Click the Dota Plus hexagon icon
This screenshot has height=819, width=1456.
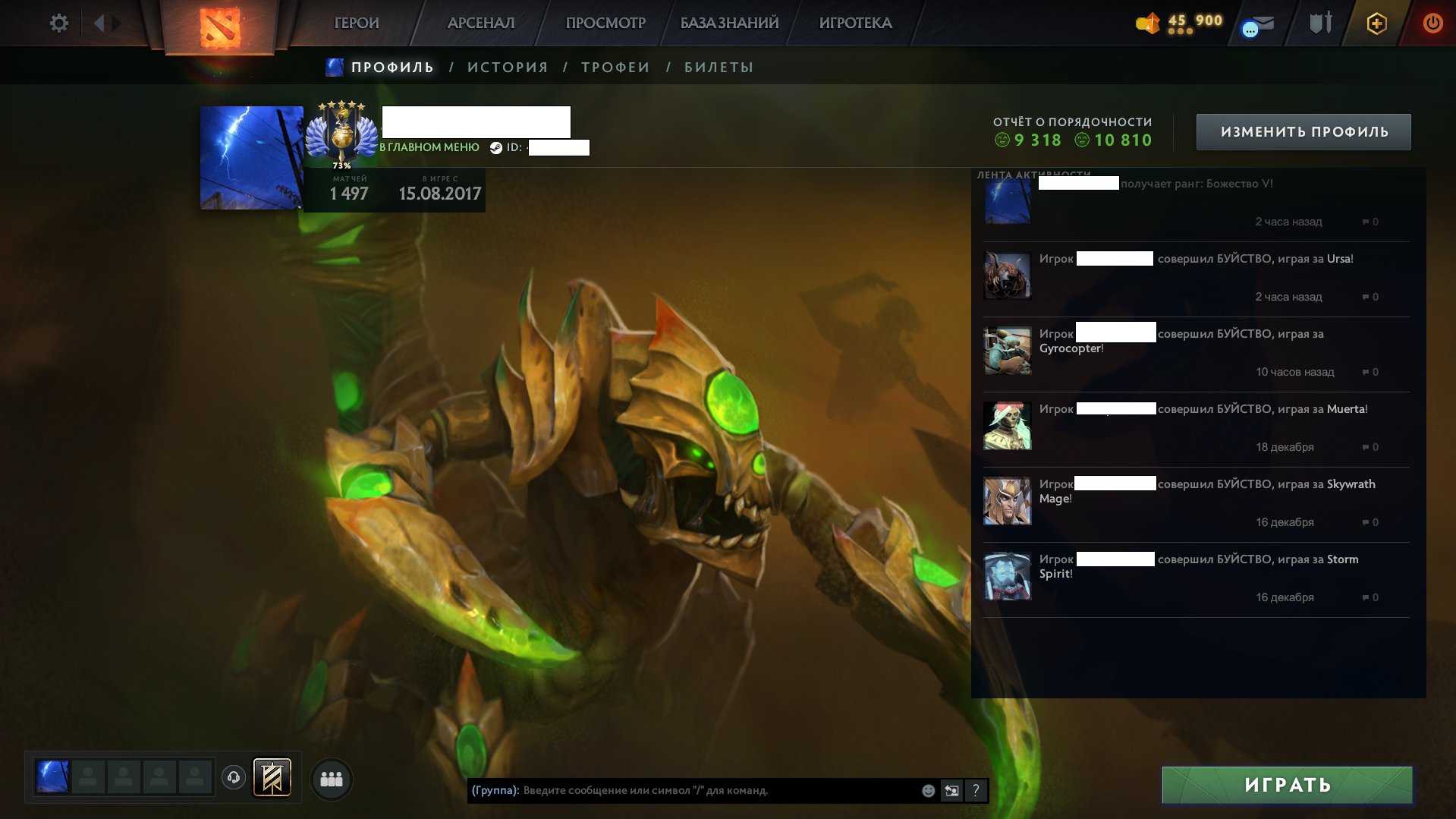pos(1377,24)
